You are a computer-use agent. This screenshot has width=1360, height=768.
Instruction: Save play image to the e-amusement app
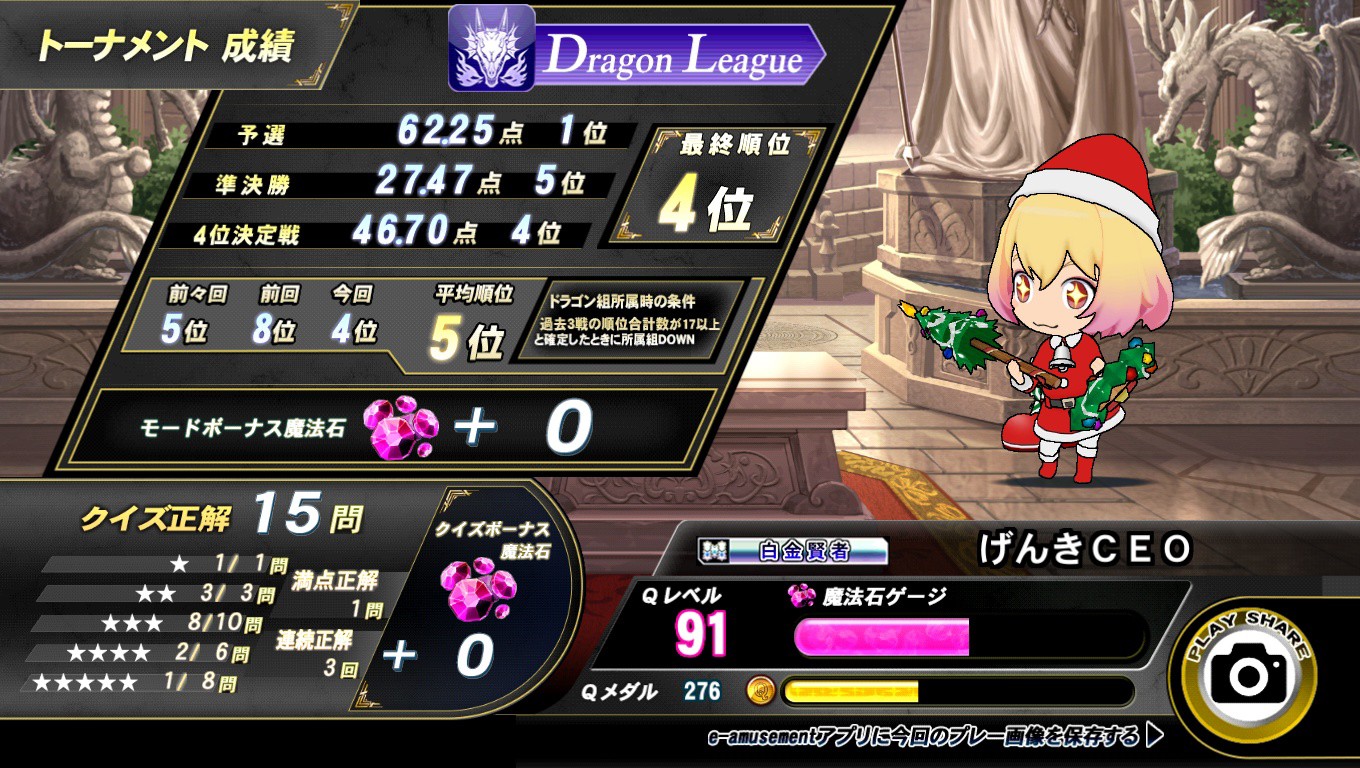pos(935,737)
